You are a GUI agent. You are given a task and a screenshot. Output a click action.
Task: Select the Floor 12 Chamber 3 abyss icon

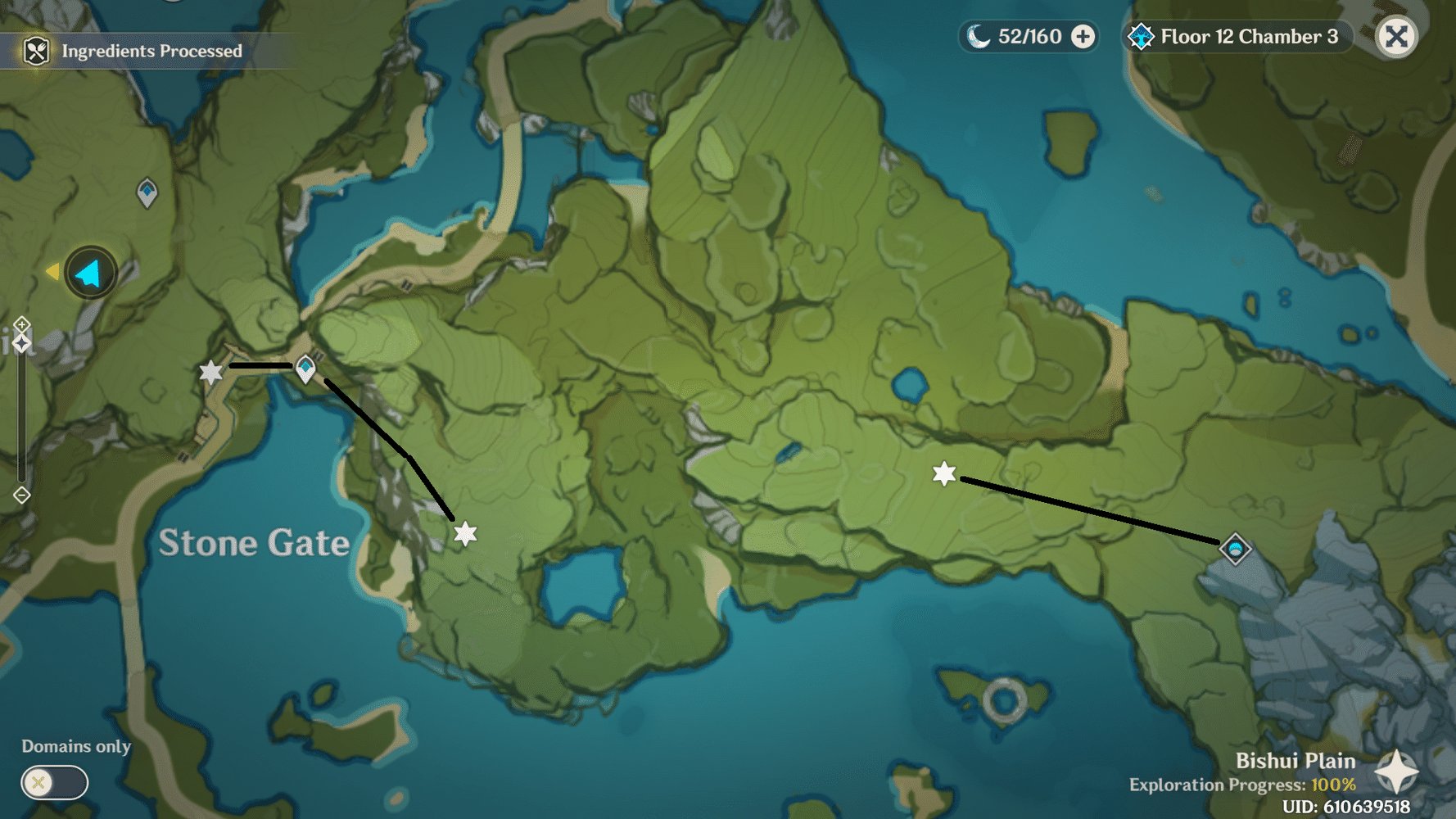coord(1140,36)
